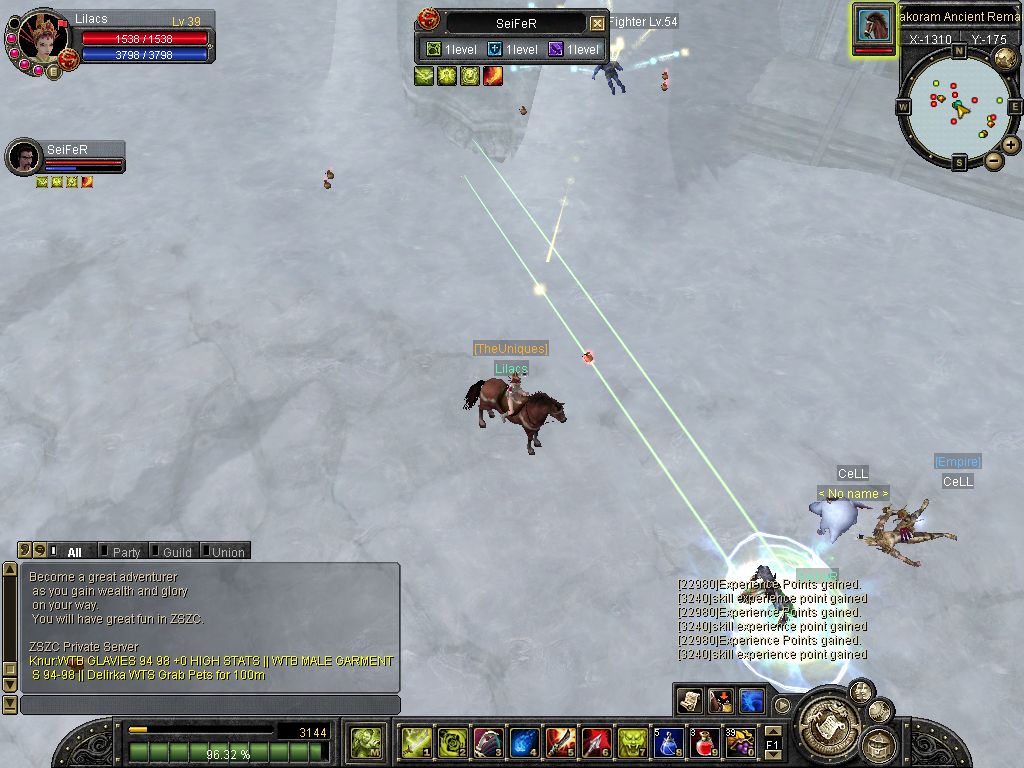Open the world map globe button
This screenshot has height=768, width=1024.
pyautogui.click(x=1005, y=58)
